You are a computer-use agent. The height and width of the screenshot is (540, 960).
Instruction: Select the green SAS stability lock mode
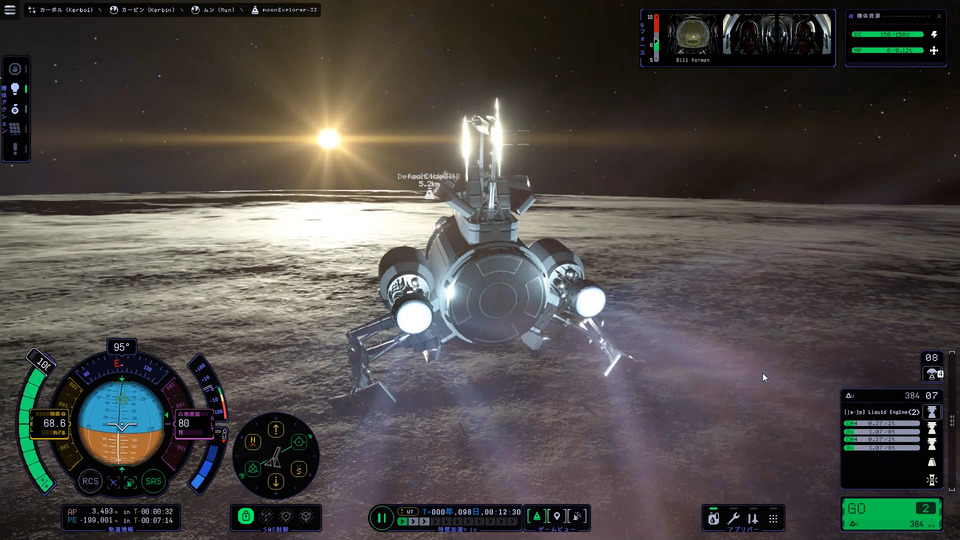(x=246, y=516)
